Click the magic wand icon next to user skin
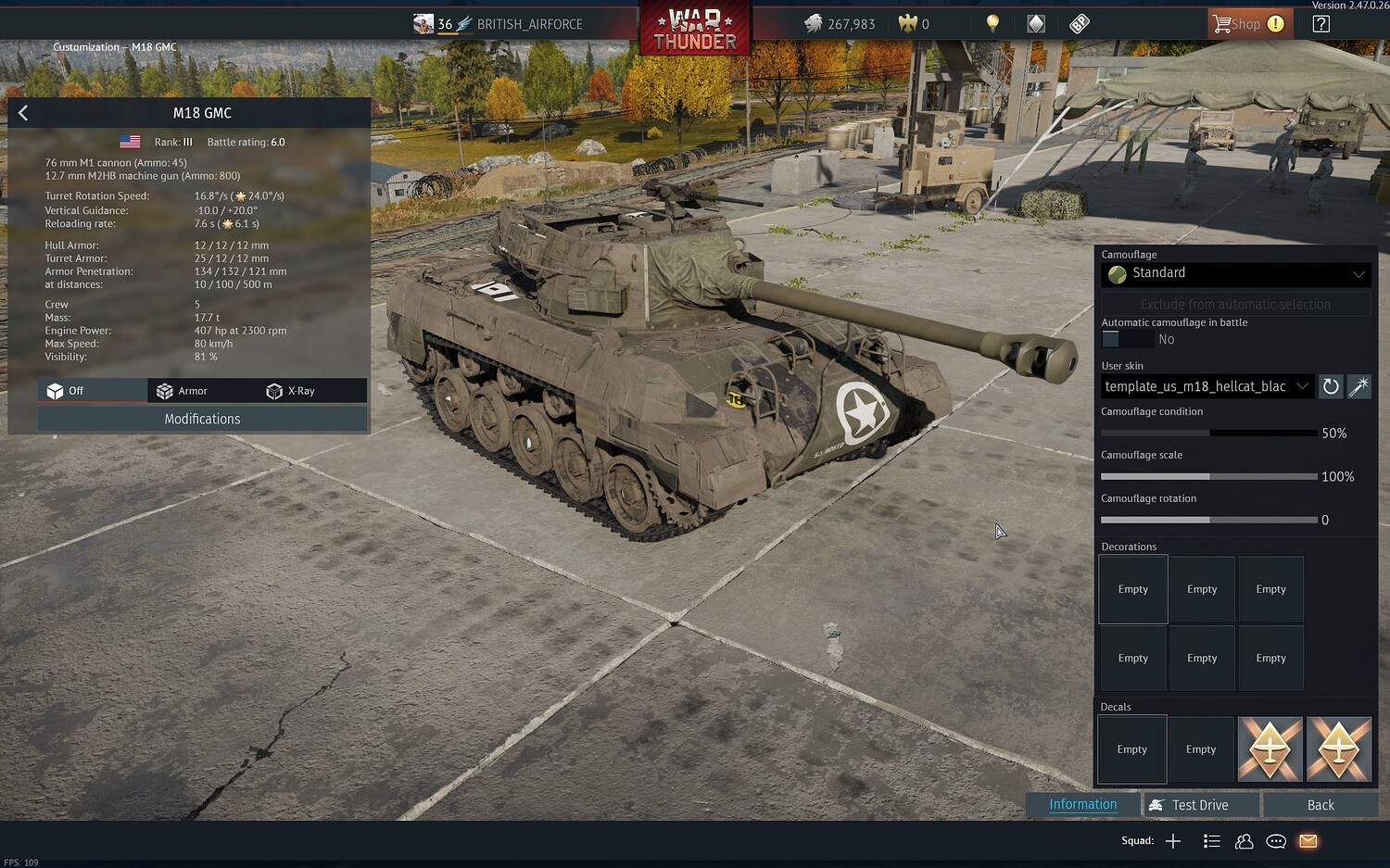This screenshot has width=1390, height=868. (1358, 386)
